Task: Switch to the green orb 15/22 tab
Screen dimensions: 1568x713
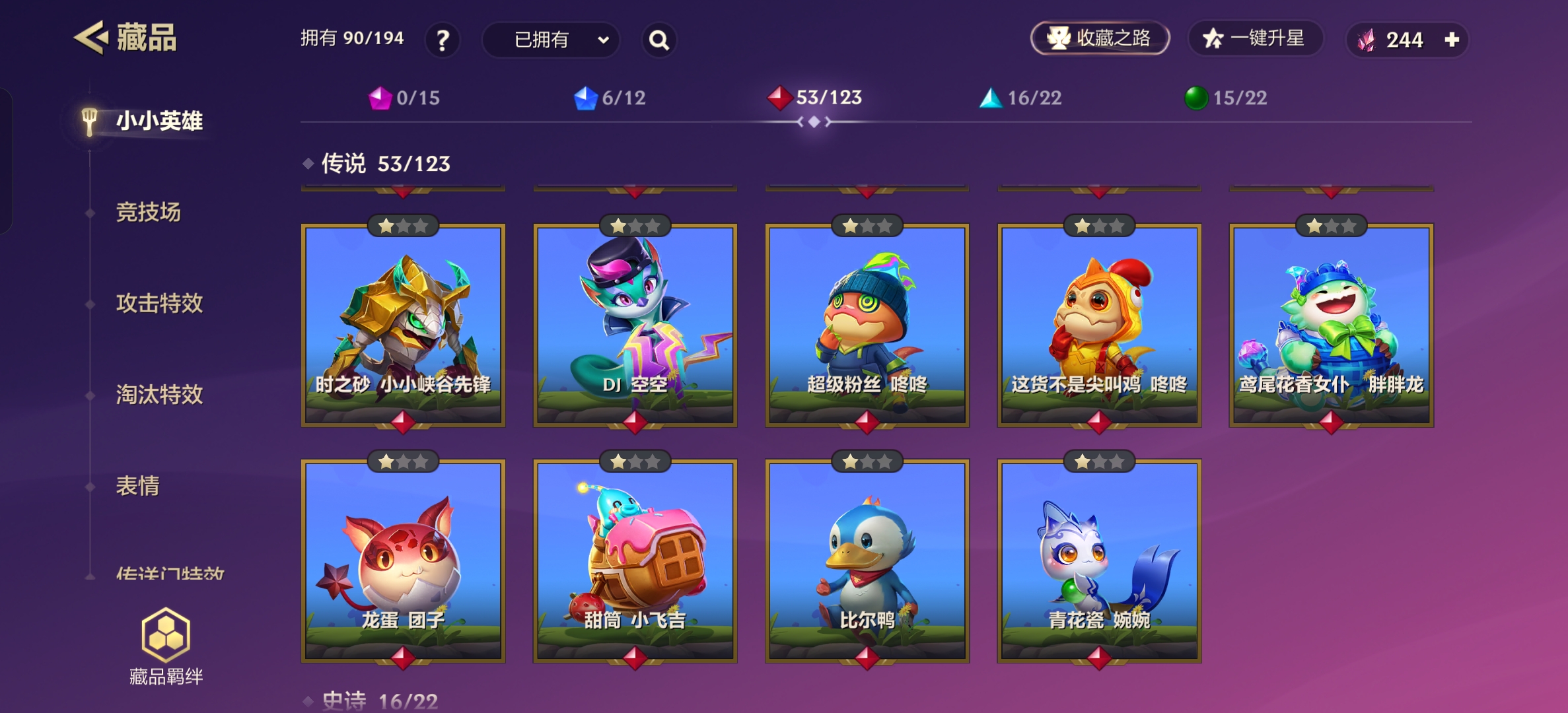Action: [1226, 98]
